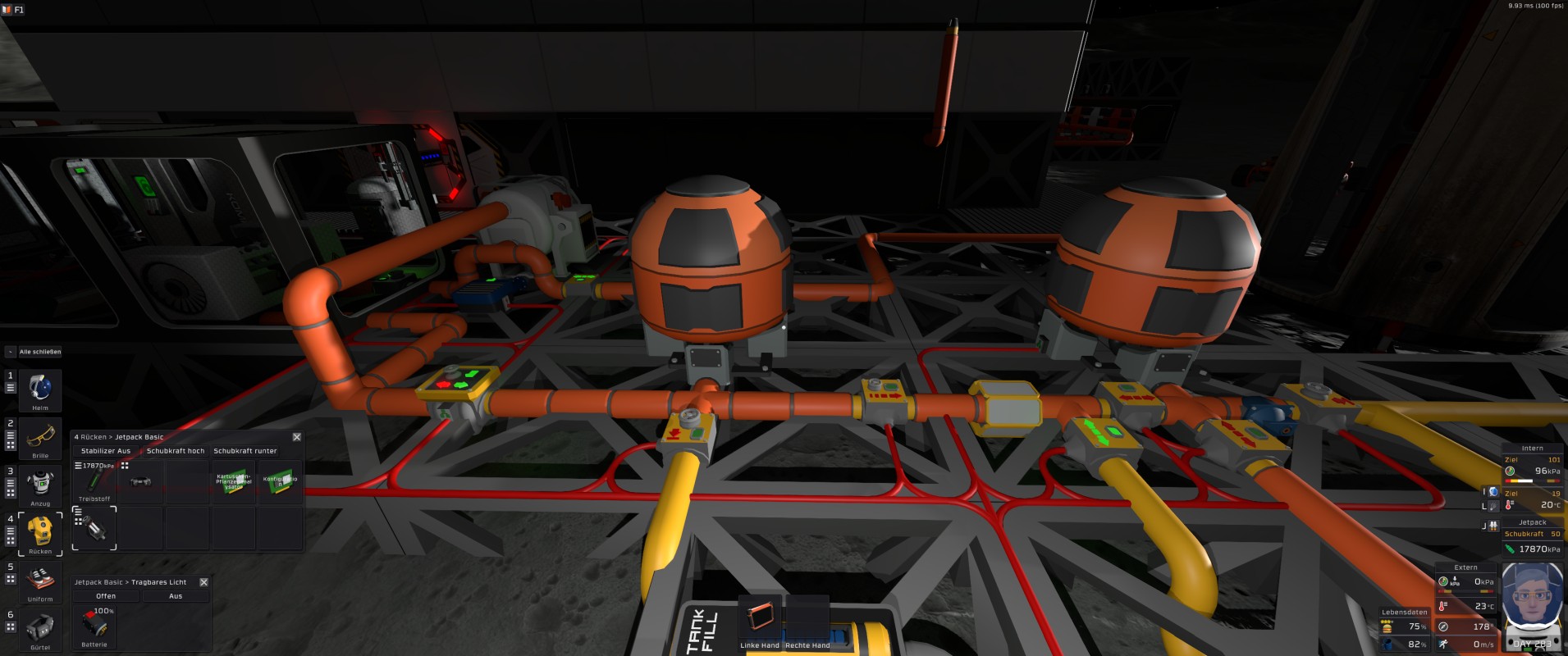Click the Offen button for Tragbares Licht
This screenshot has height=656, width=1568.
click(106, 596)
